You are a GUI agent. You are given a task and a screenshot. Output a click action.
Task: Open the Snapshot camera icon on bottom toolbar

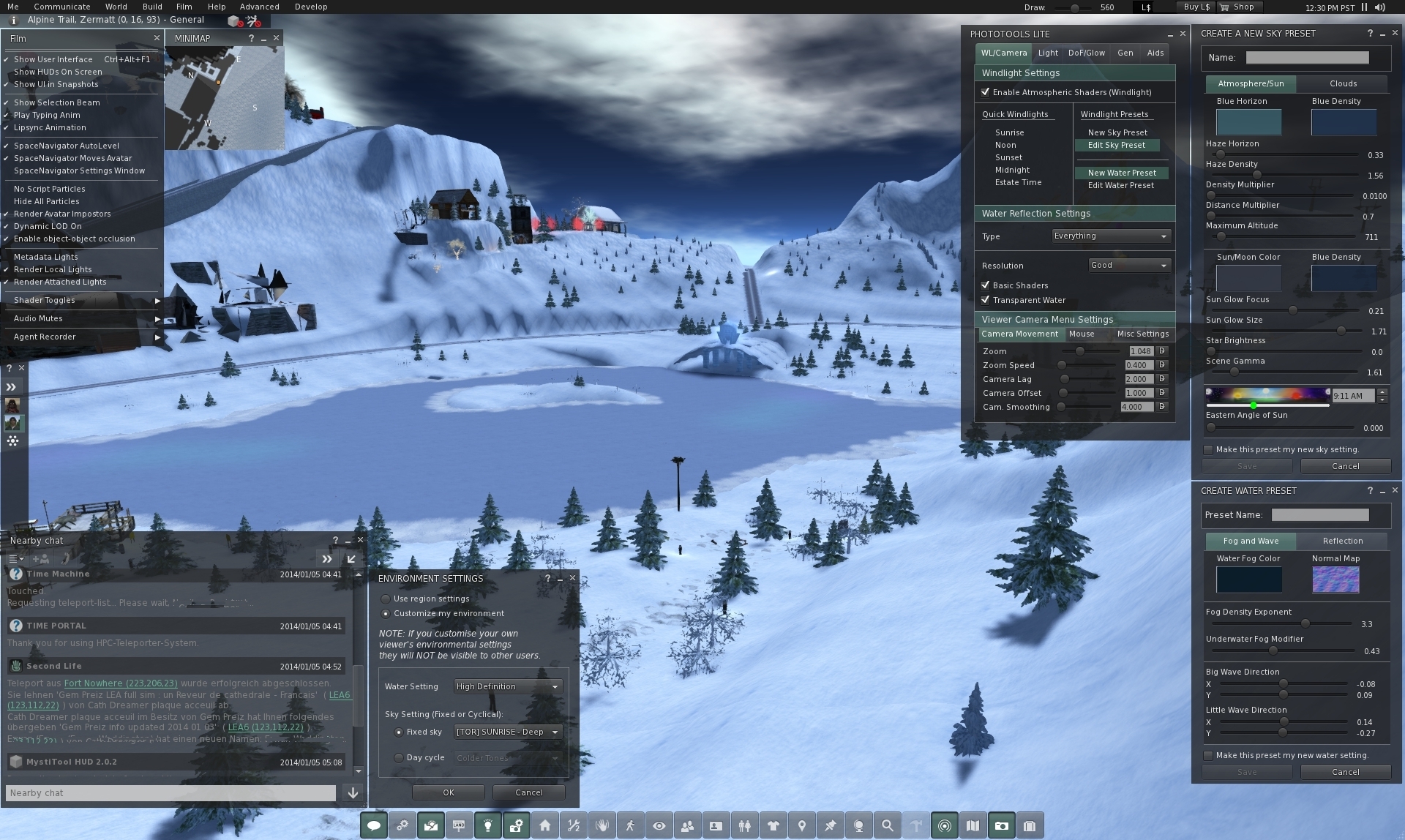[1002, 825]
